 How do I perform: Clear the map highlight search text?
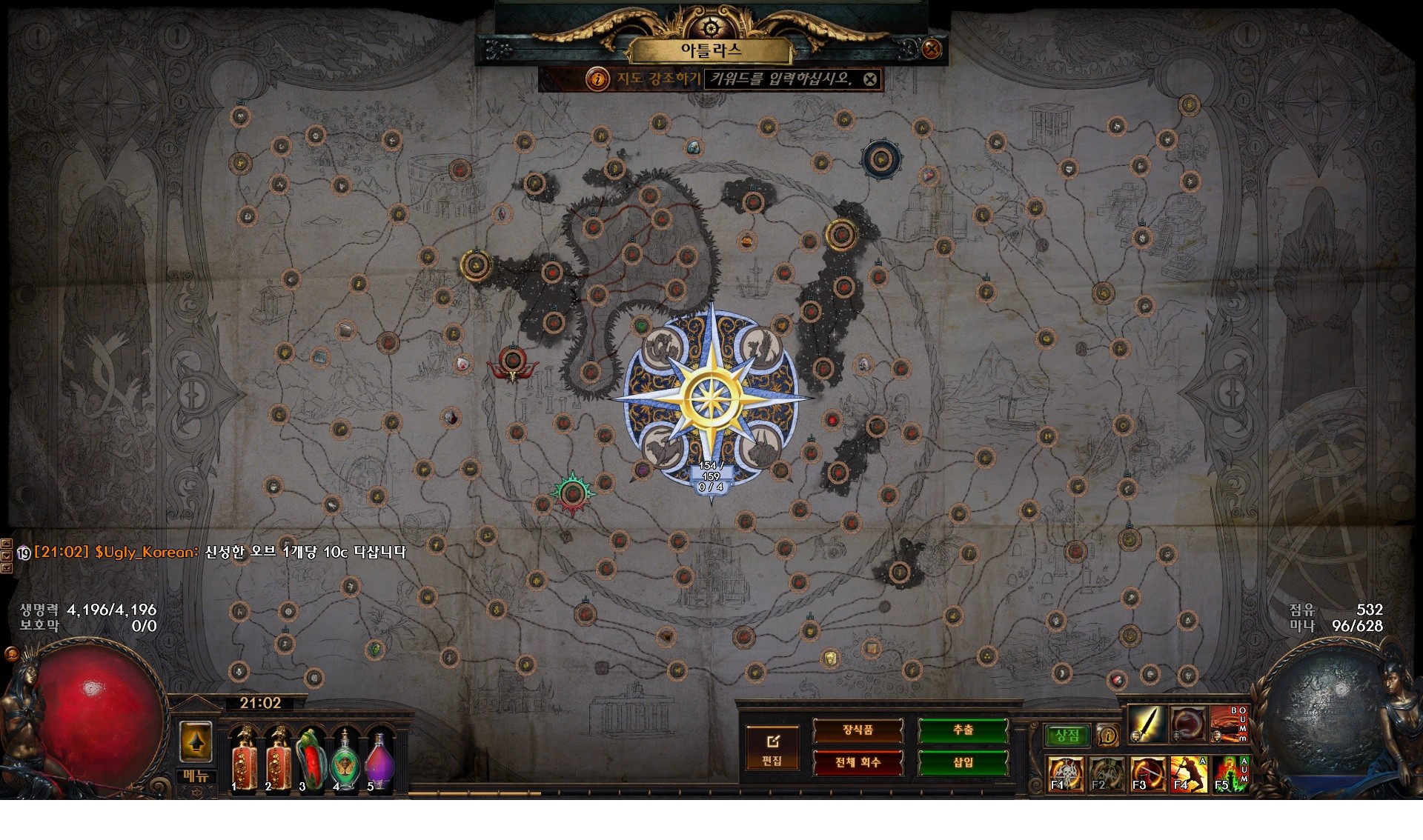coord(870,79)
